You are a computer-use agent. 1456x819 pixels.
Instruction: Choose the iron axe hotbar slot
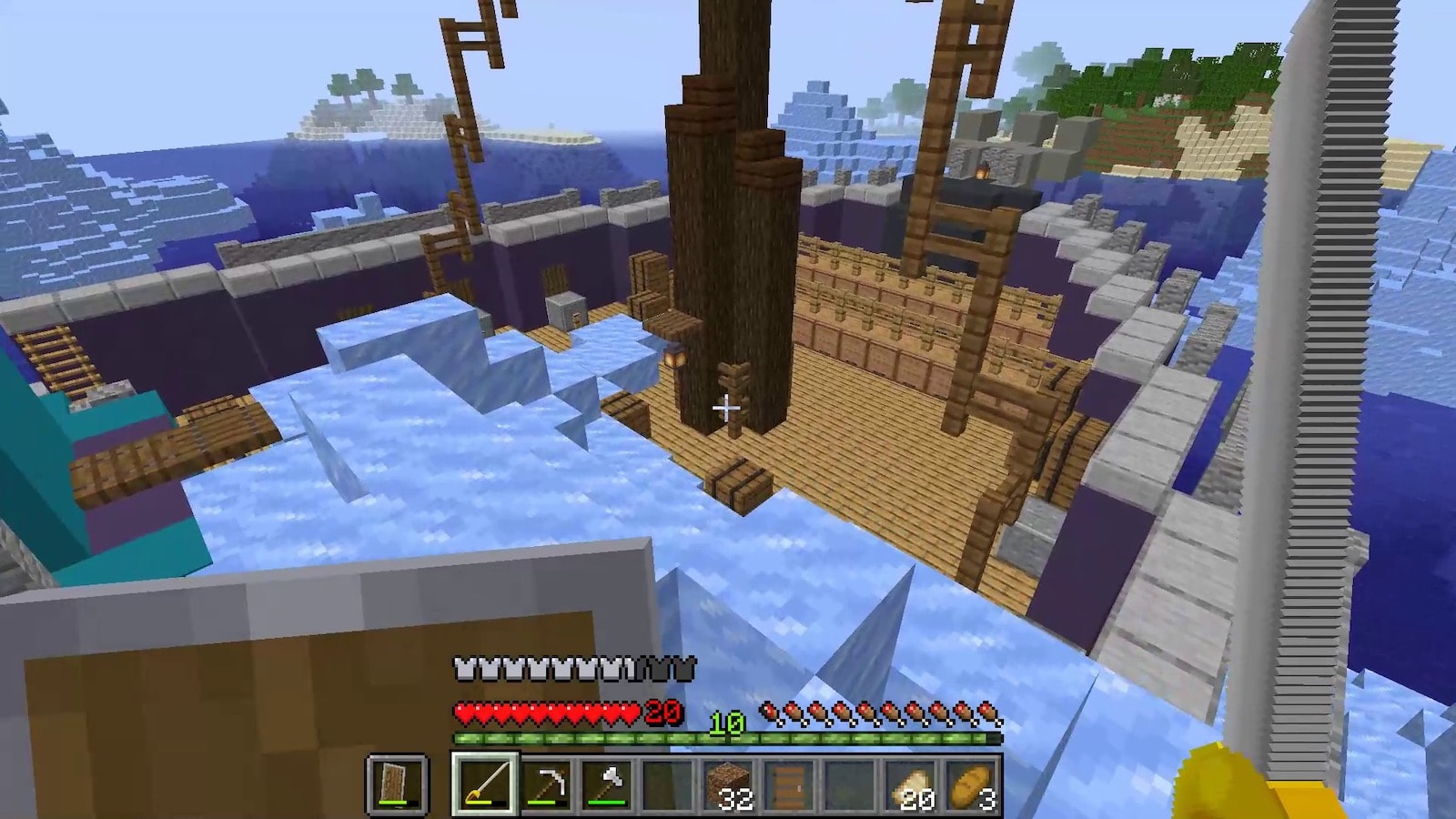[x=608, y=784]
